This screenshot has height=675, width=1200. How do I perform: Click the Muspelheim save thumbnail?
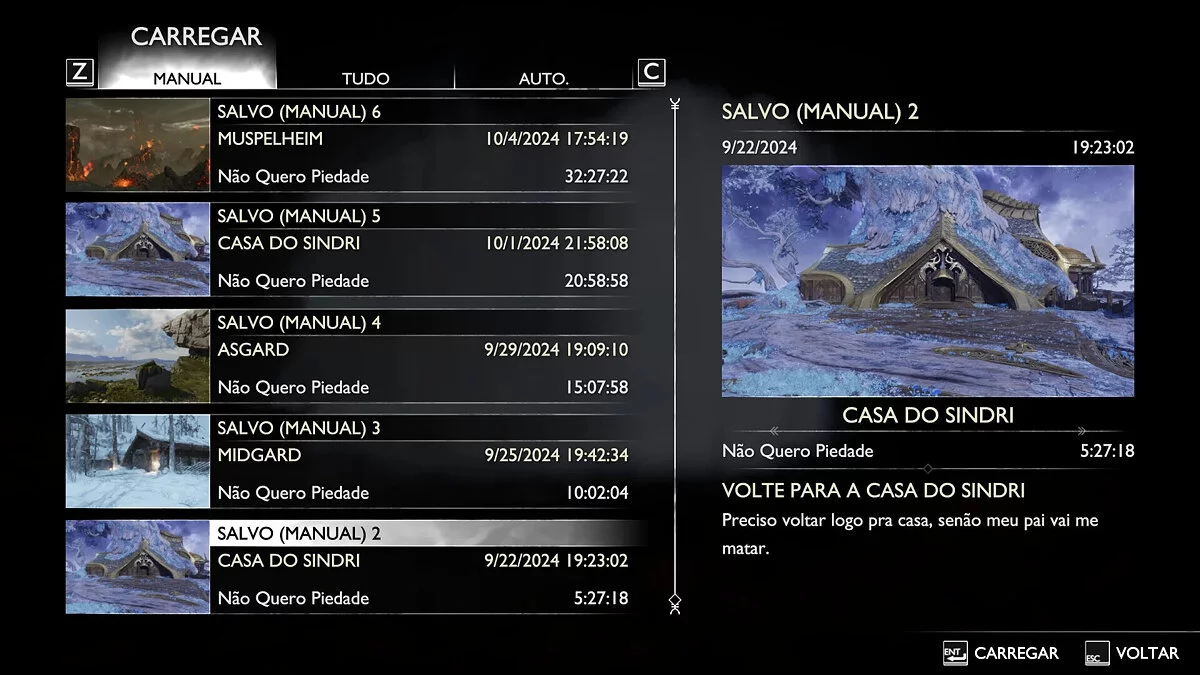tap(137, 144)
